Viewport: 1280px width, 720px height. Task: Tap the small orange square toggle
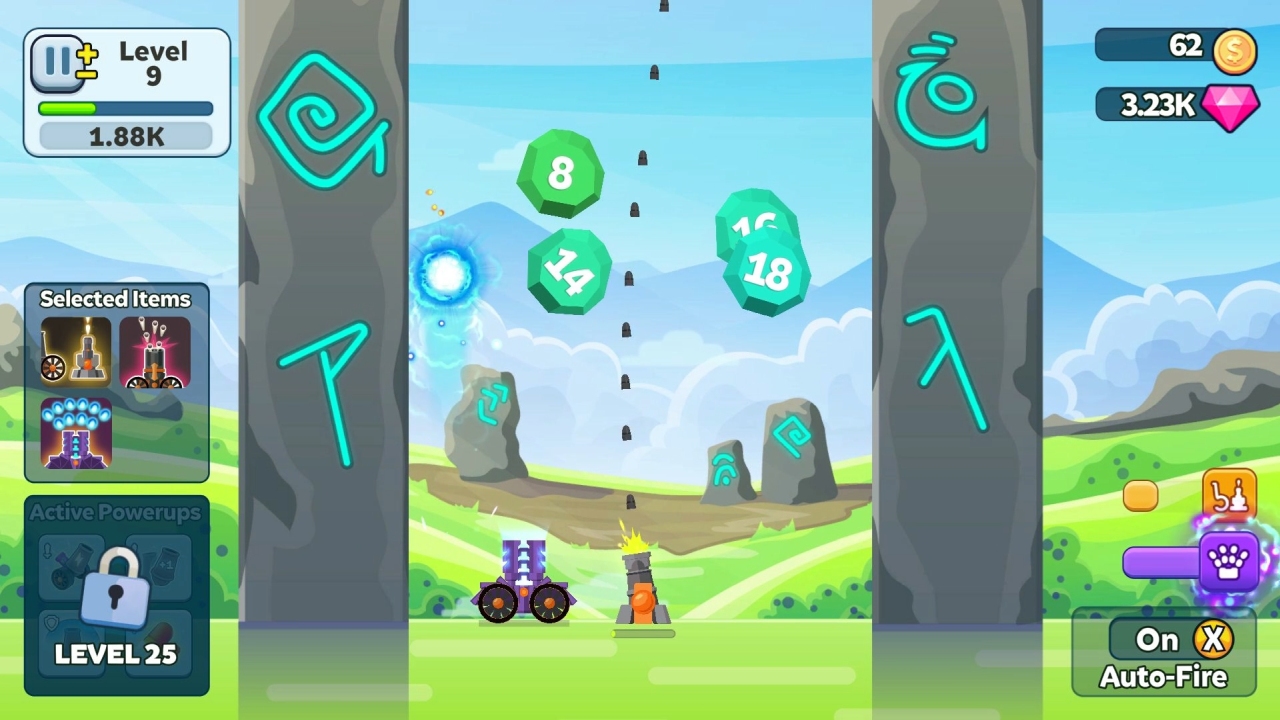tap(1140, 495)
